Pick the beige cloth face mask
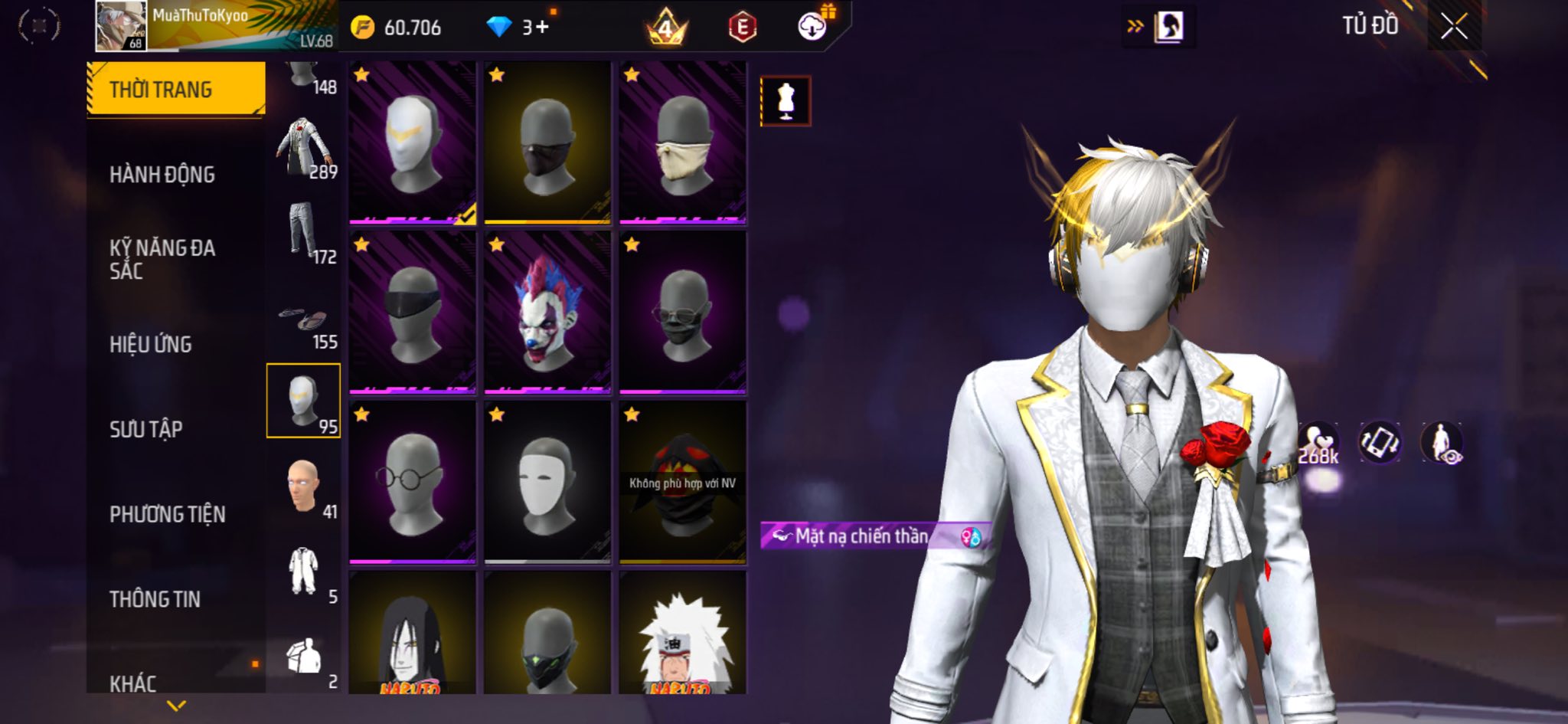The image size is (1568, 724). [683, 143]
